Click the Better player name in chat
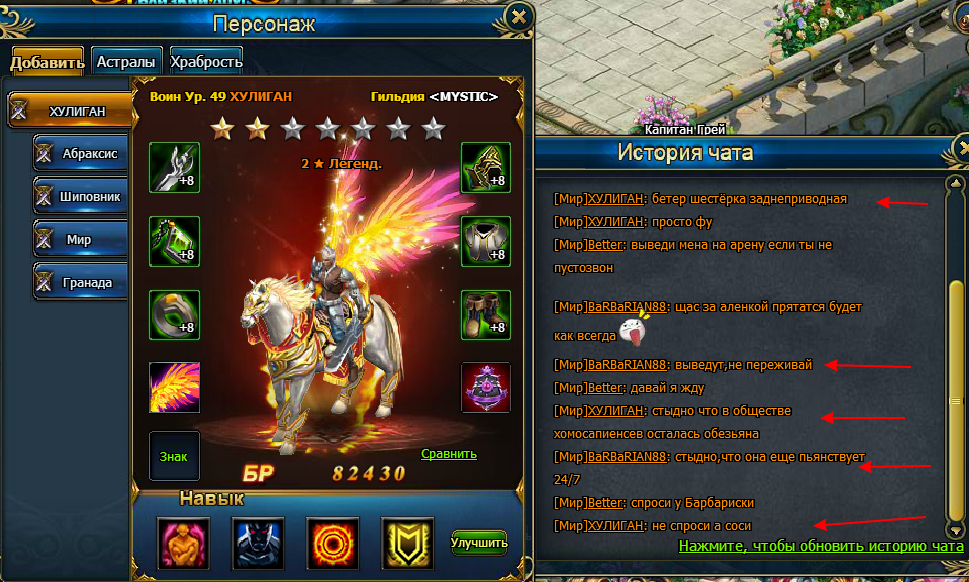Viewport: 969px width, 582px height. coord(606,245)
